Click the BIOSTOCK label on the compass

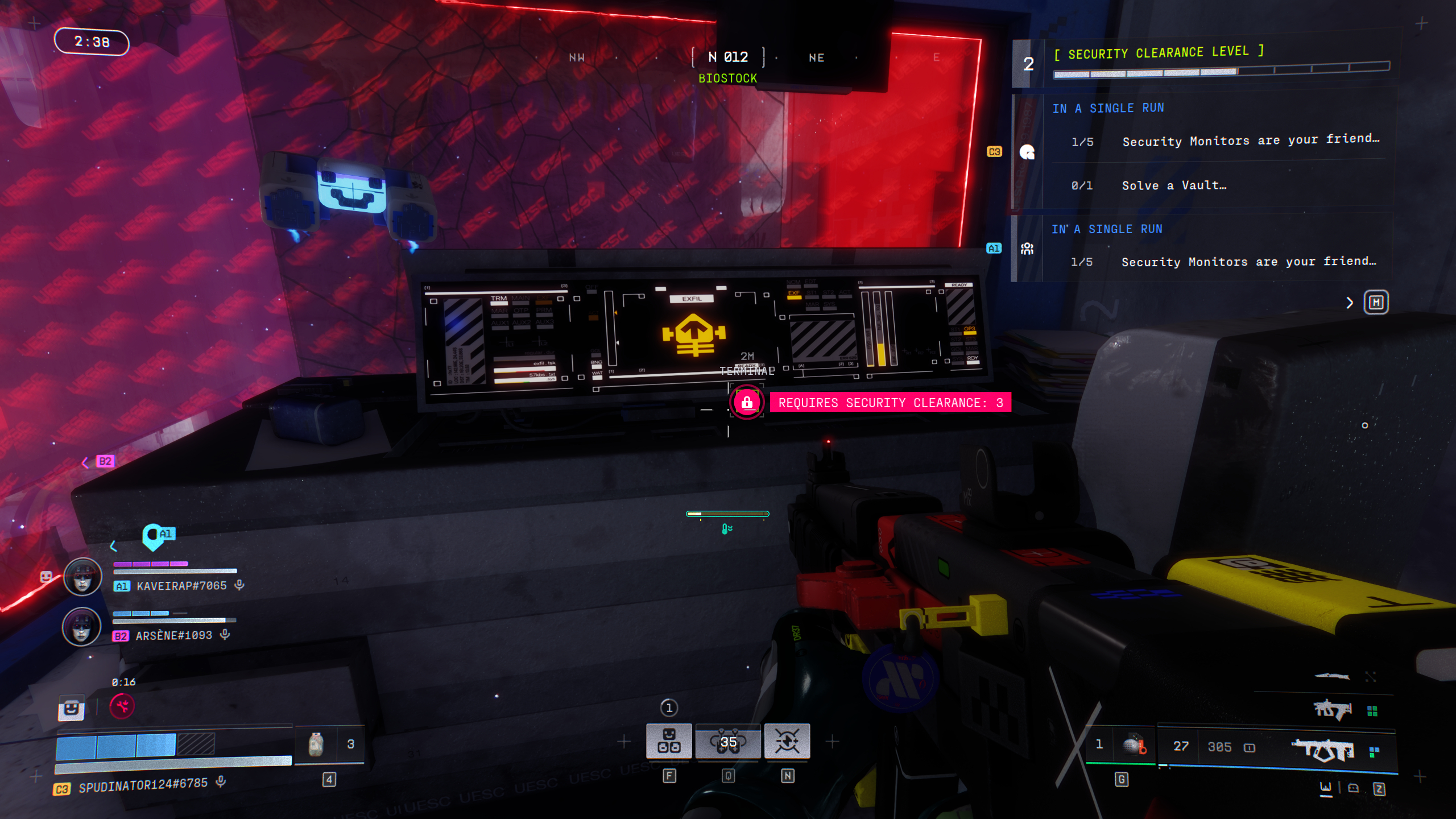(x=729, y=78)
